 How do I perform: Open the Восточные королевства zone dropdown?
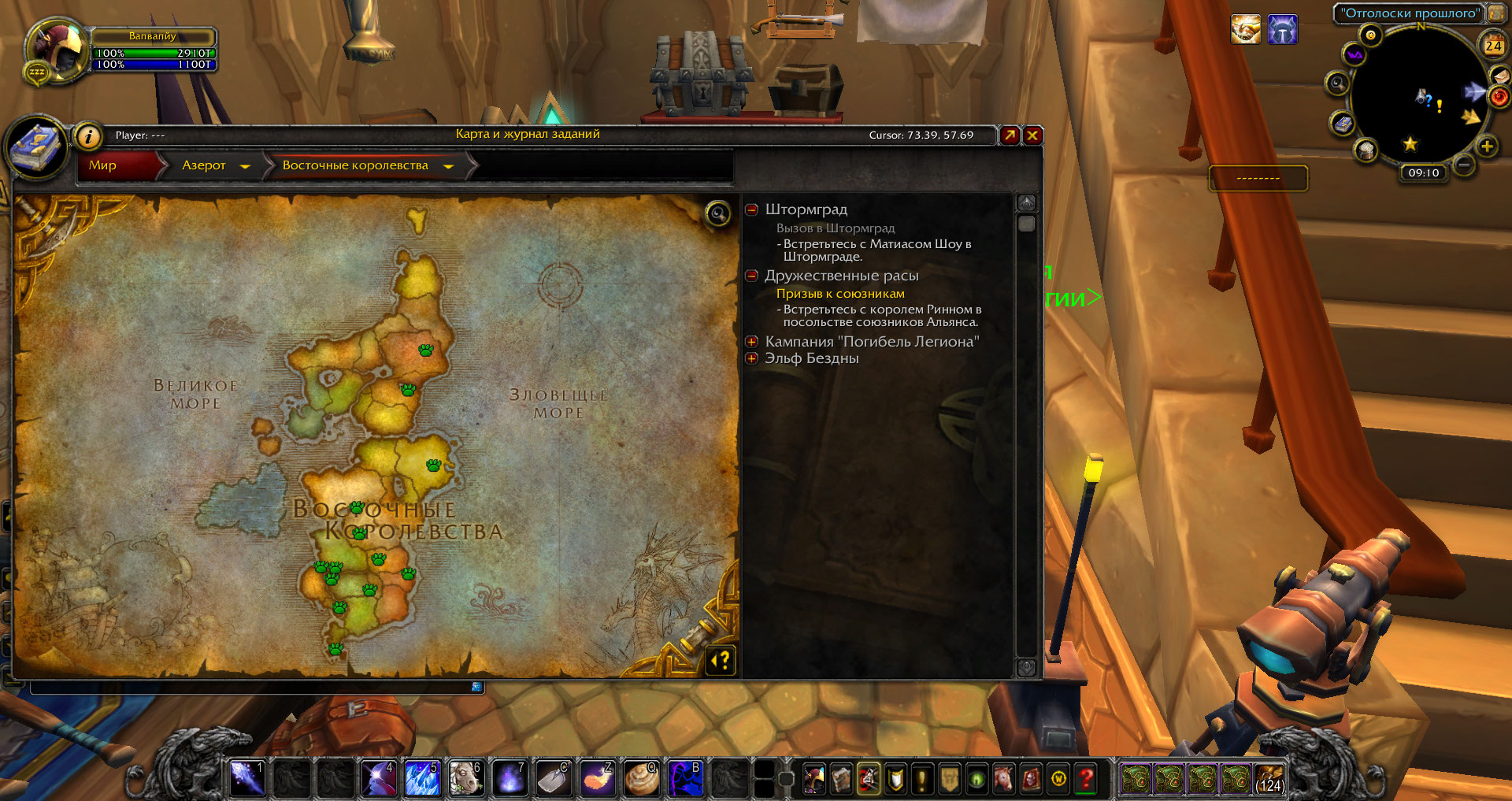coord(448,166)
